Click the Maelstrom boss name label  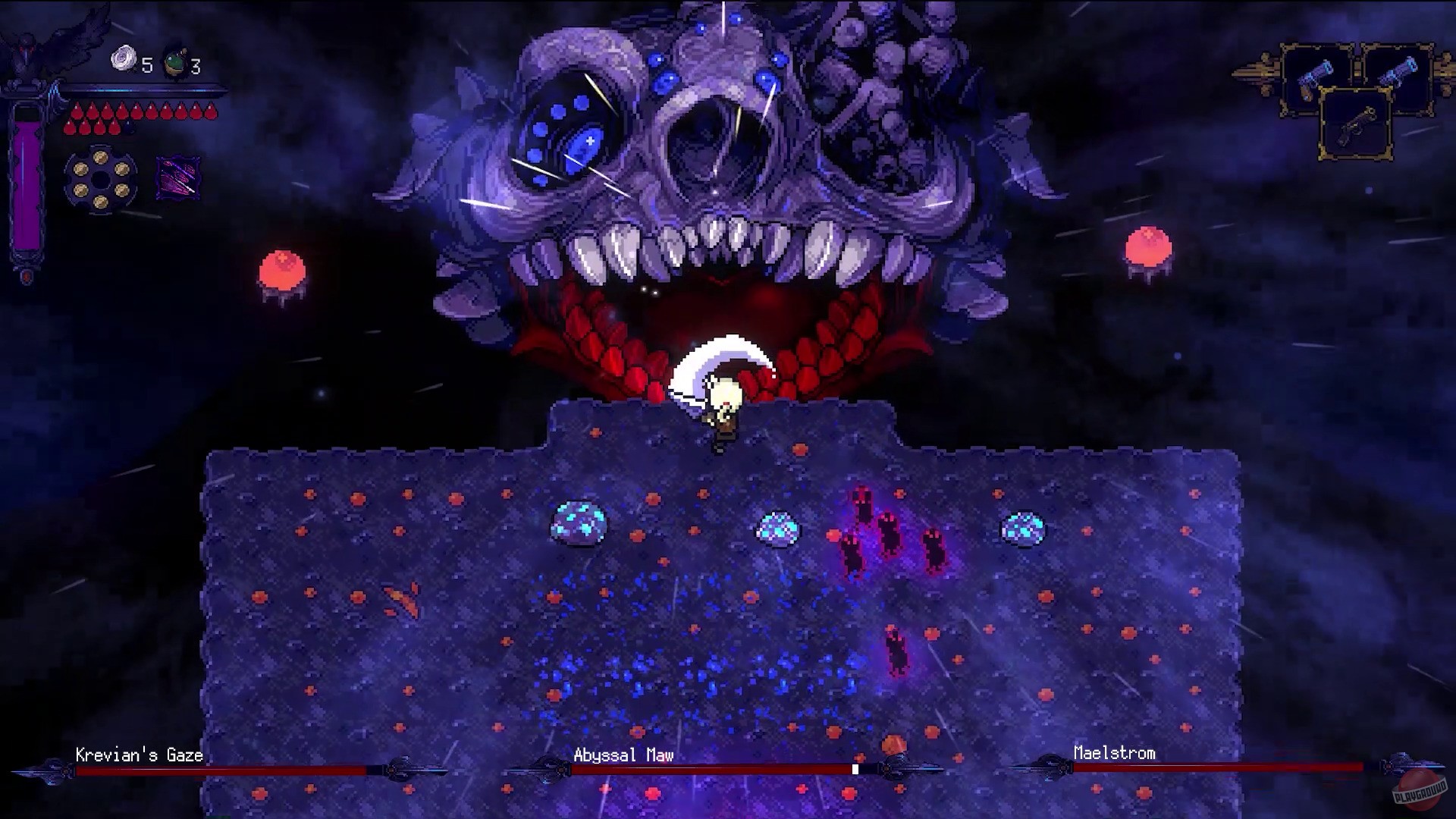coord(1113,754)
